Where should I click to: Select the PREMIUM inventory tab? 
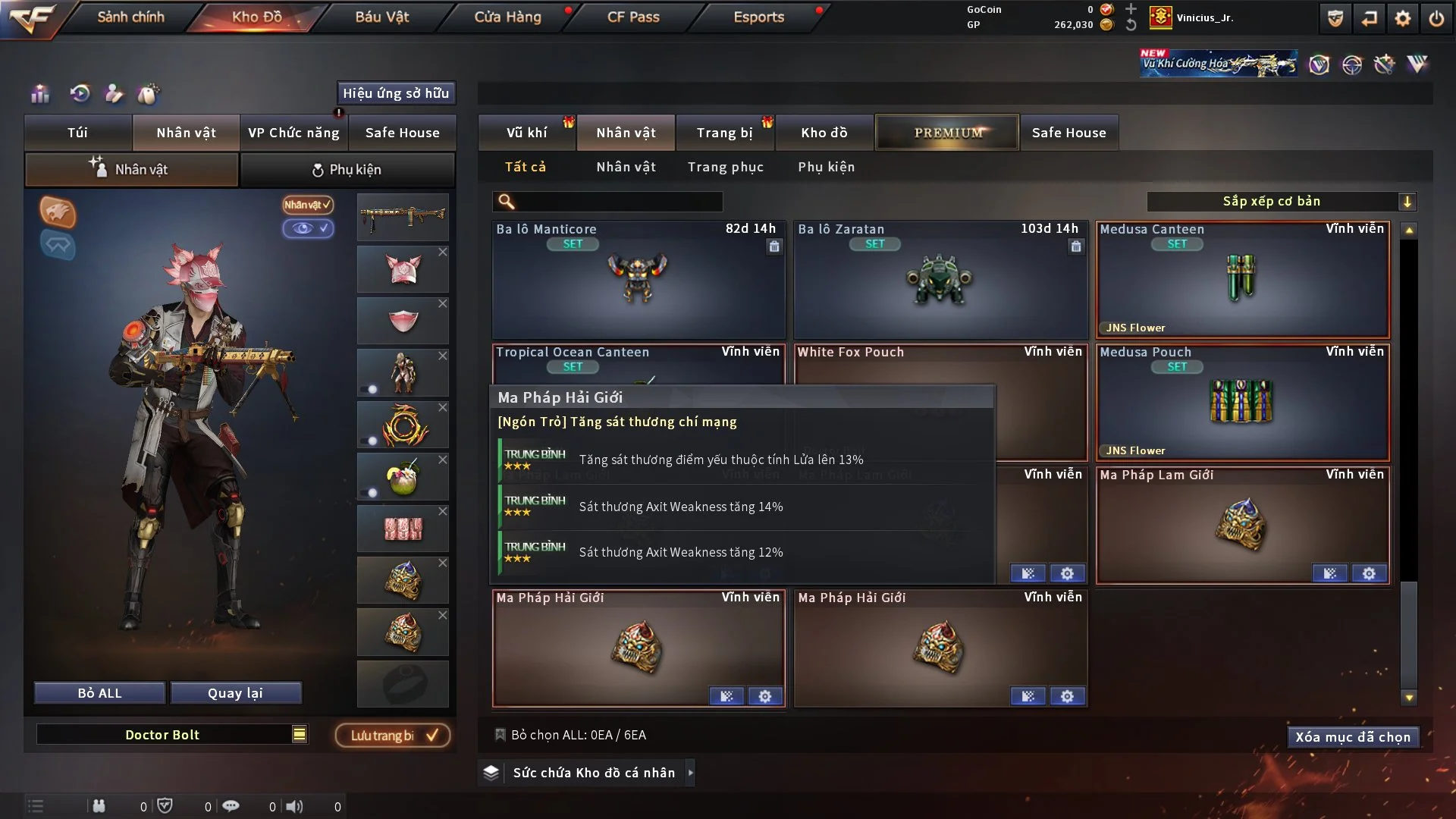point(947,133)
